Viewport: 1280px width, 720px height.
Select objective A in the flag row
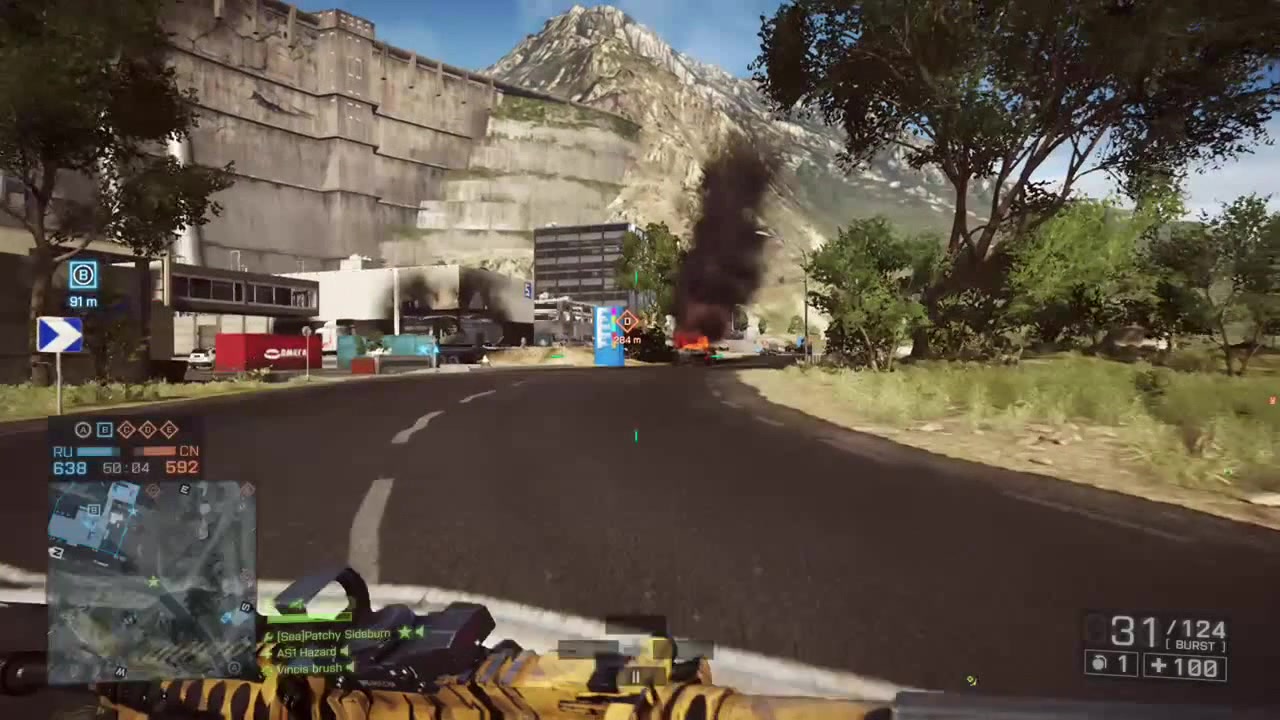[84, 429]
